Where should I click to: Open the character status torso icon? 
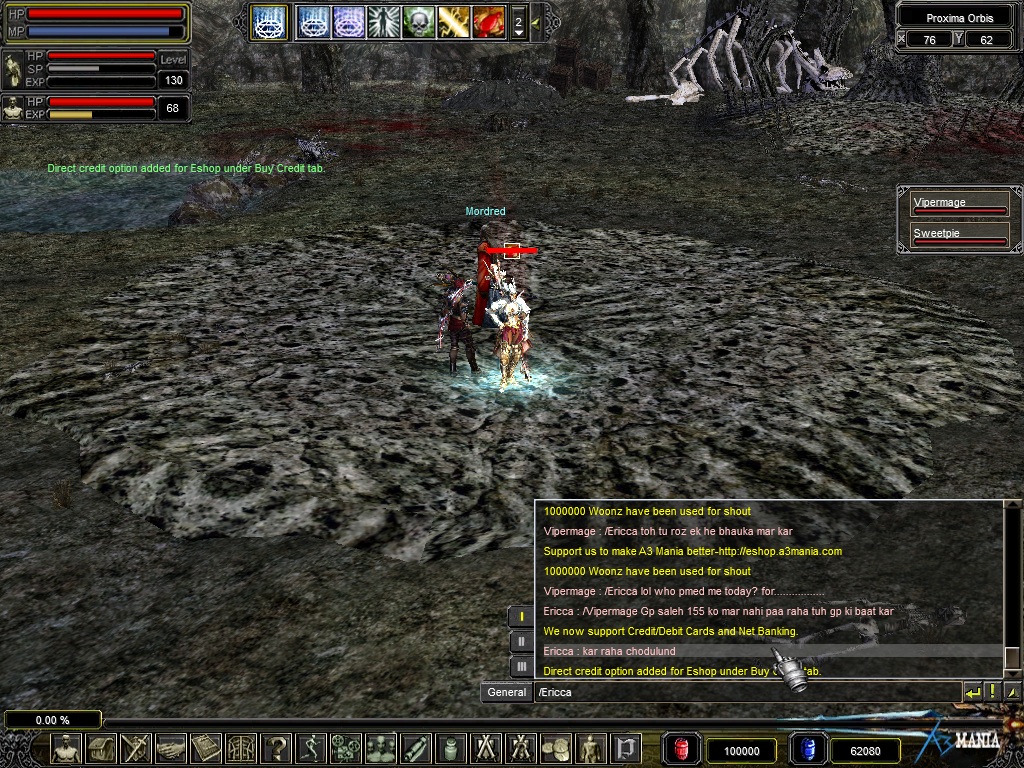[x=66, y=748]
